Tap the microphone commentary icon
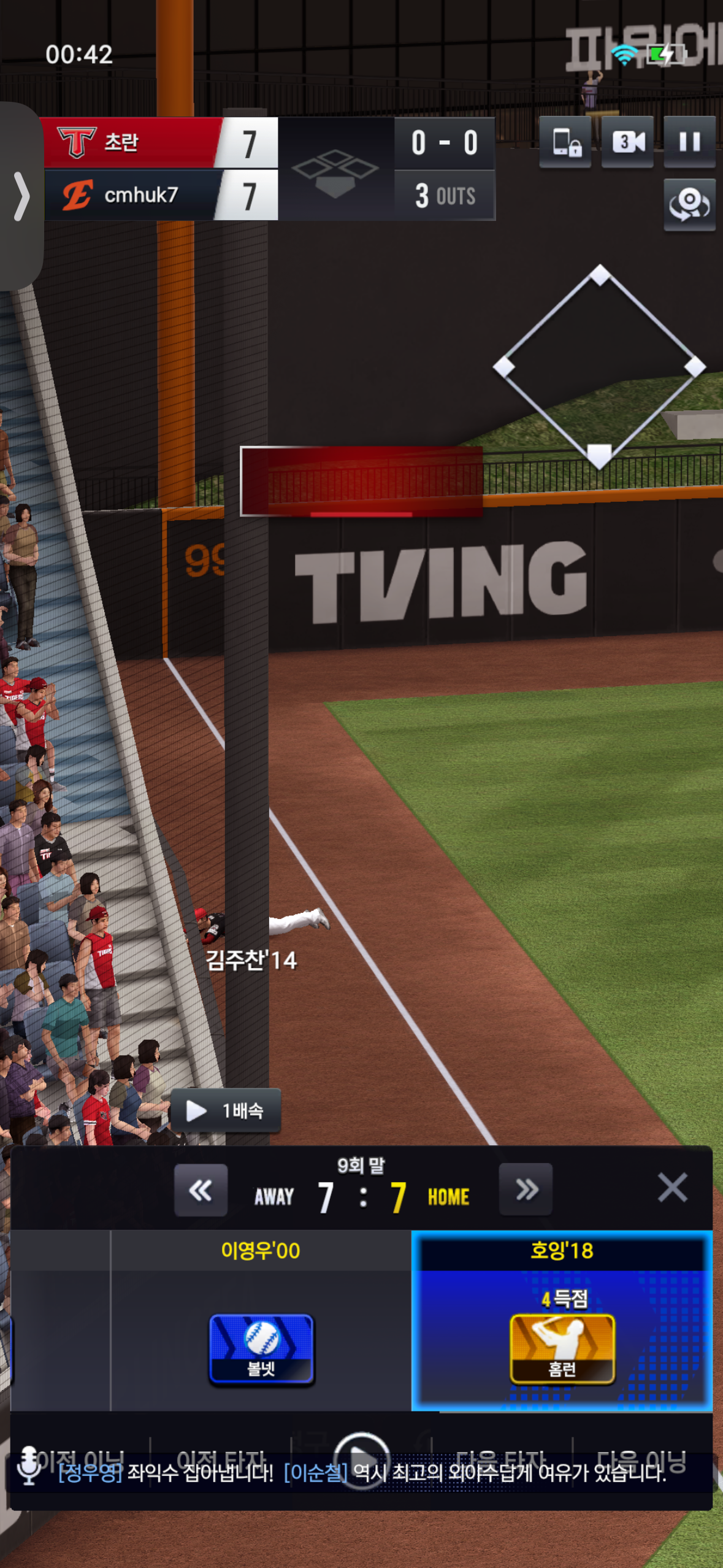723x1568 pixels. coord(28,1465)
